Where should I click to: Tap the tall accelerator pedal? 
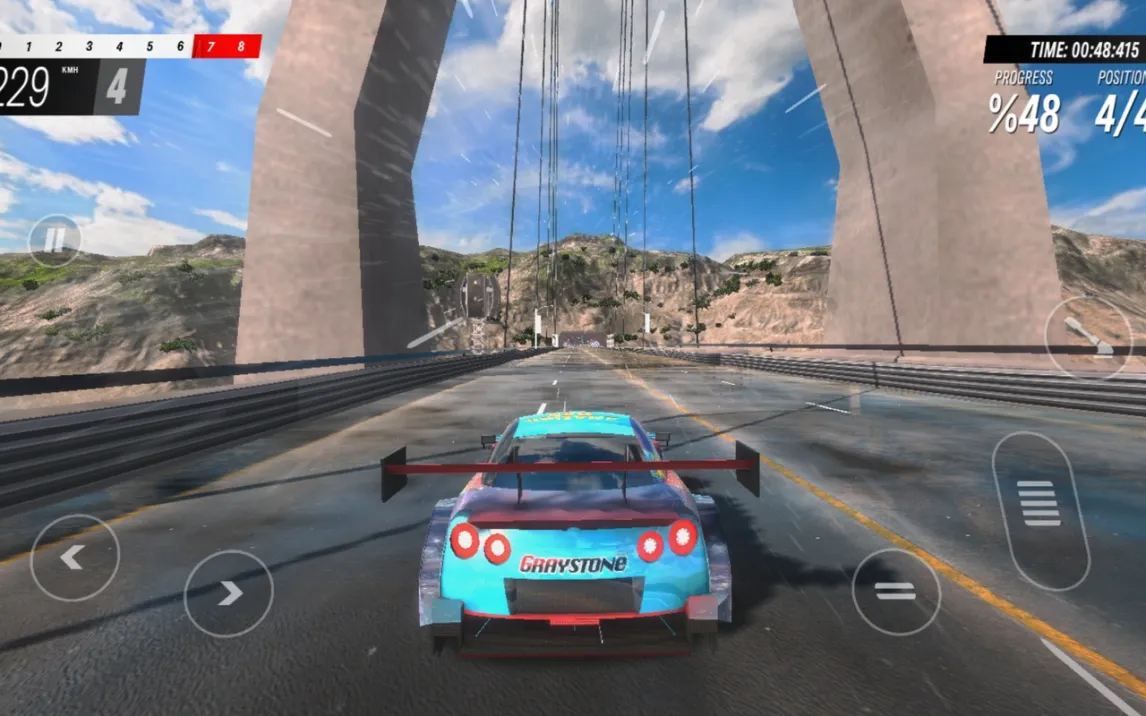point(1040,510)
